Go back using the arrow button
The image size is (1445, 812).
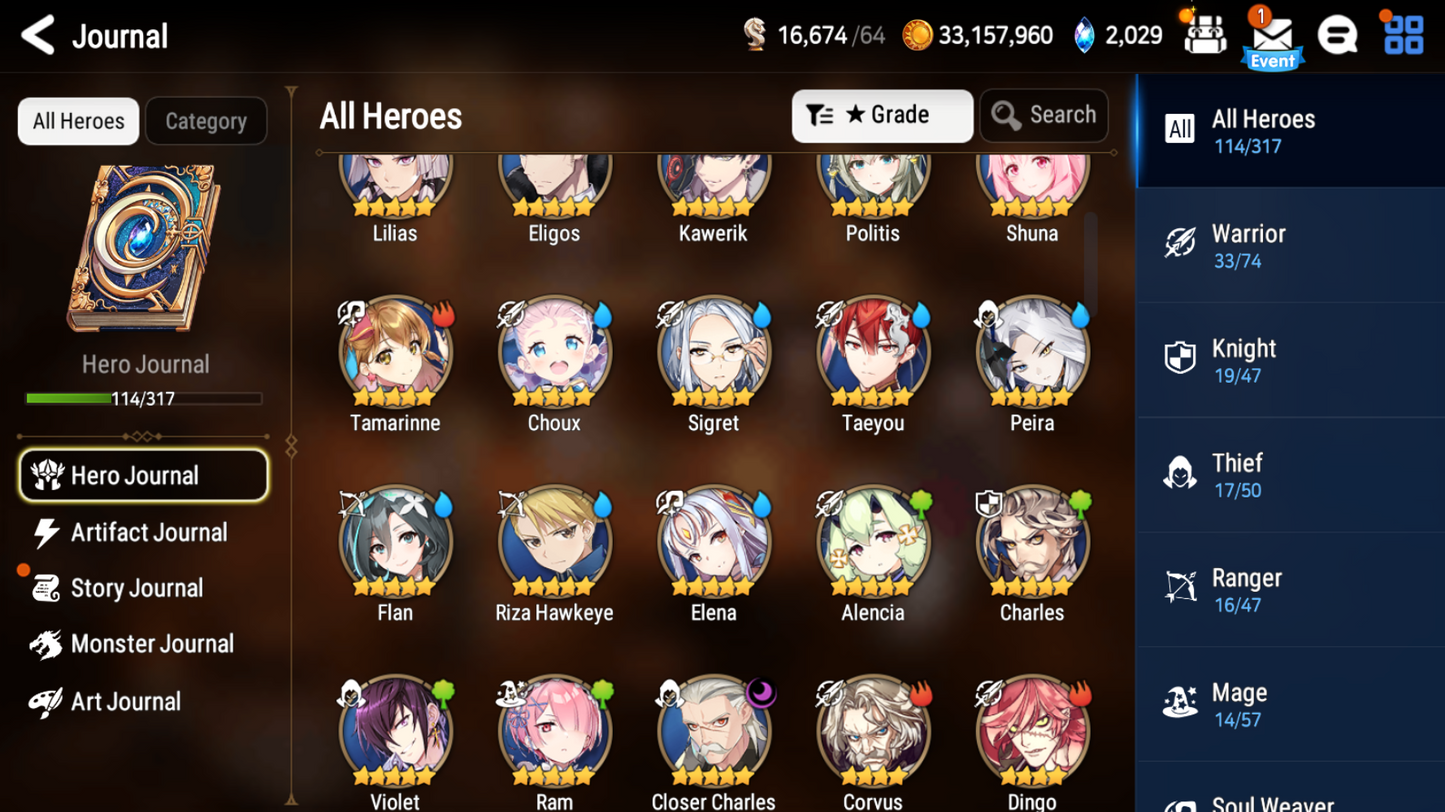36,34
